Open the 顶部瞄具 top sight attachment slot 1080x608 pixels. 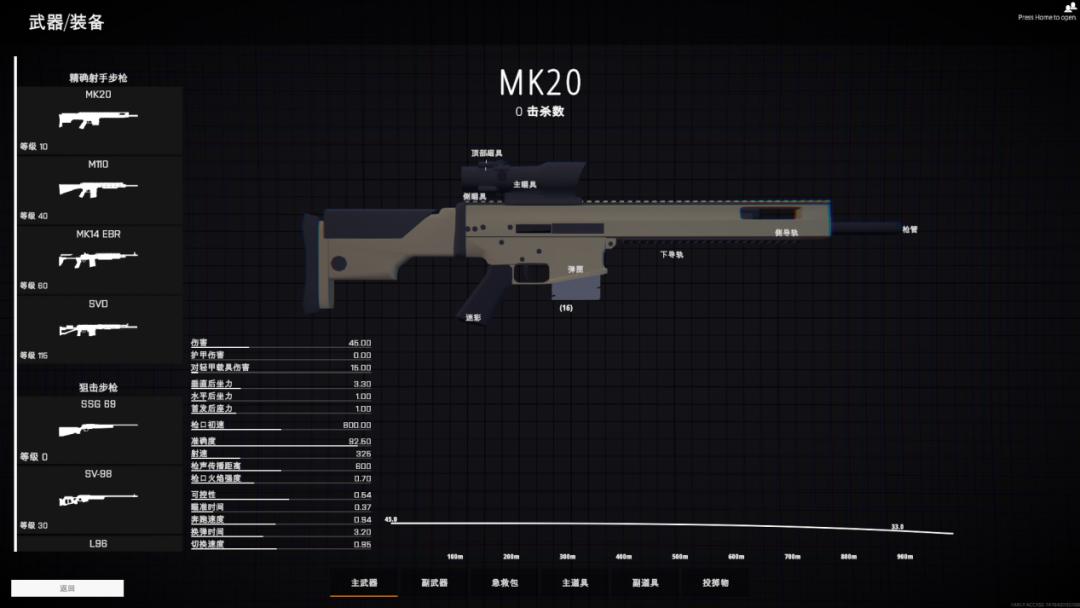[x=487, y=153]
